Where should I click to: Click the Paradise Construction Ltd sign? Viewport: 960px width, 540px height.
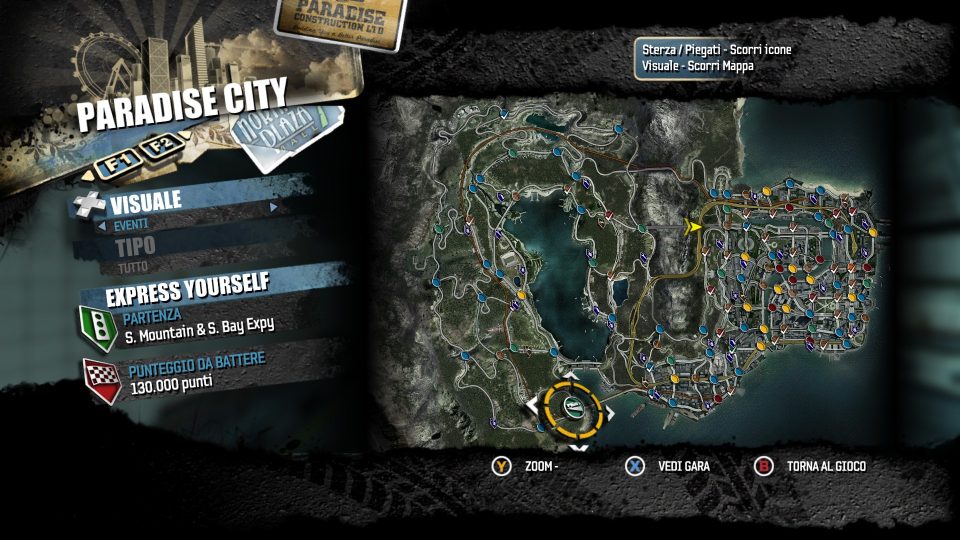(340, 21)
